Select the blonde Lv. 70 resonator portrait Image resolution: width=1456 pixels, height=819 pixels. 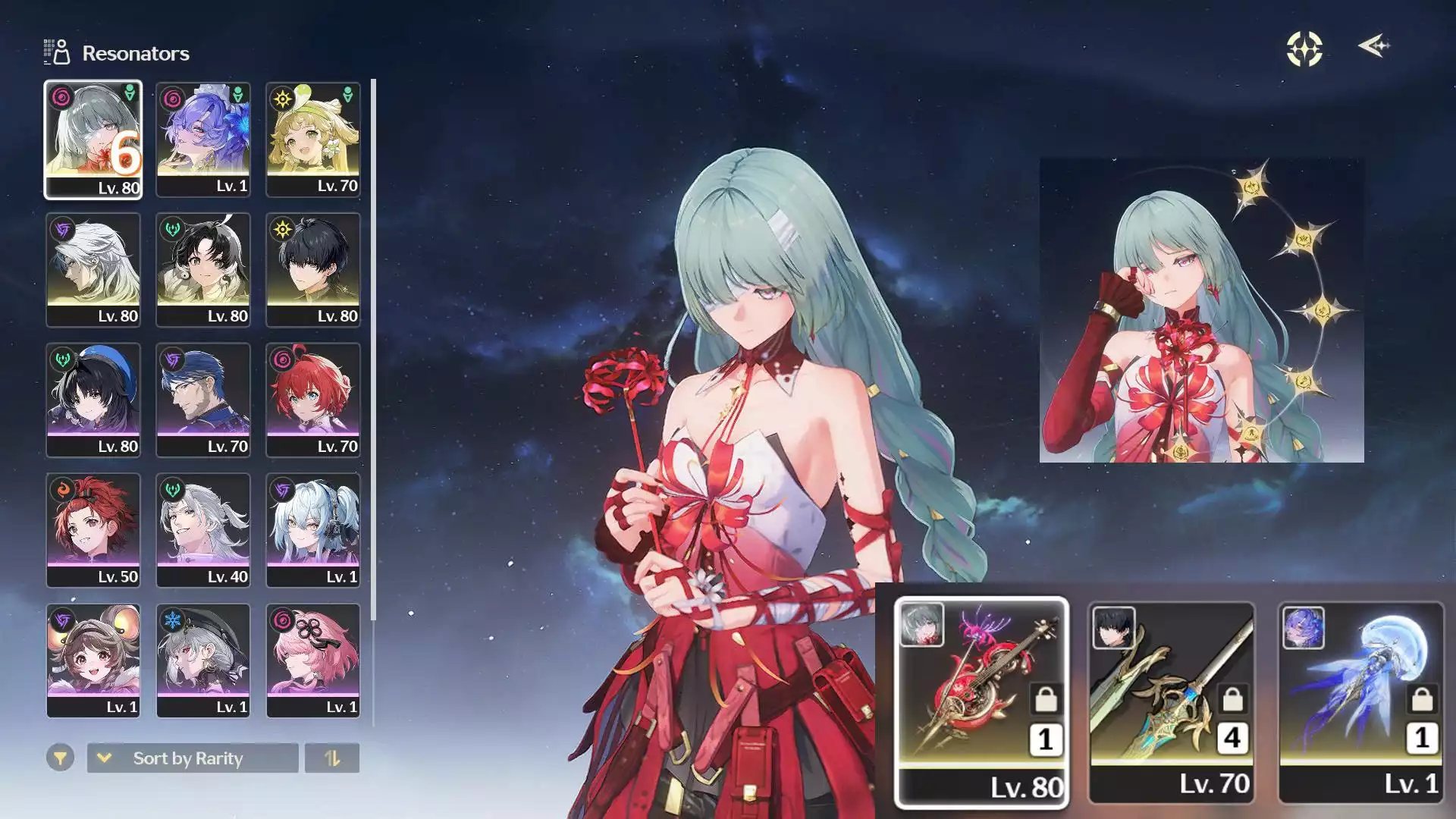[x=313, y=140]
